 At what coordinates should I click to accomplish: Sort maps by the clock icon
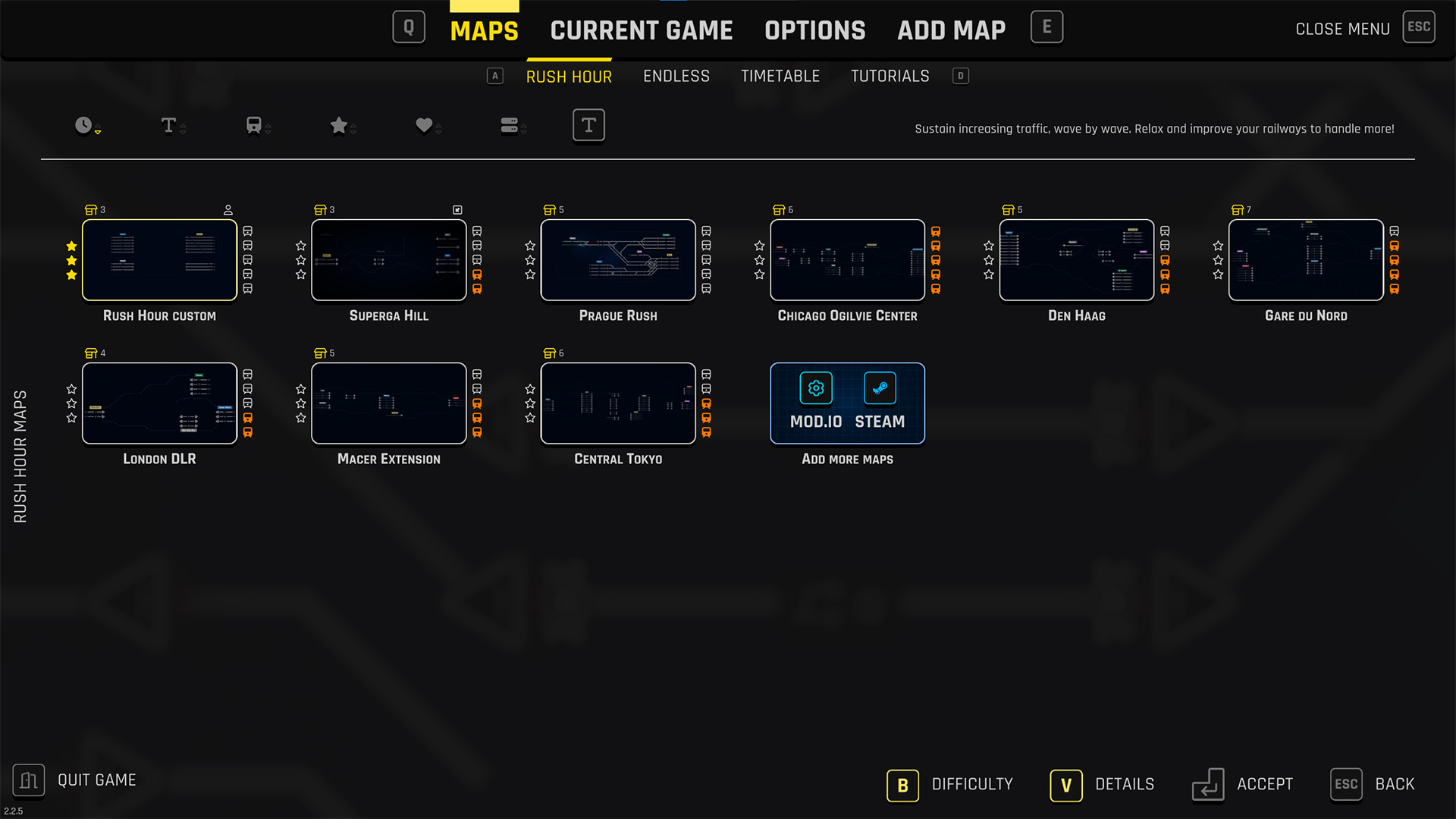(x=84, y=125)
